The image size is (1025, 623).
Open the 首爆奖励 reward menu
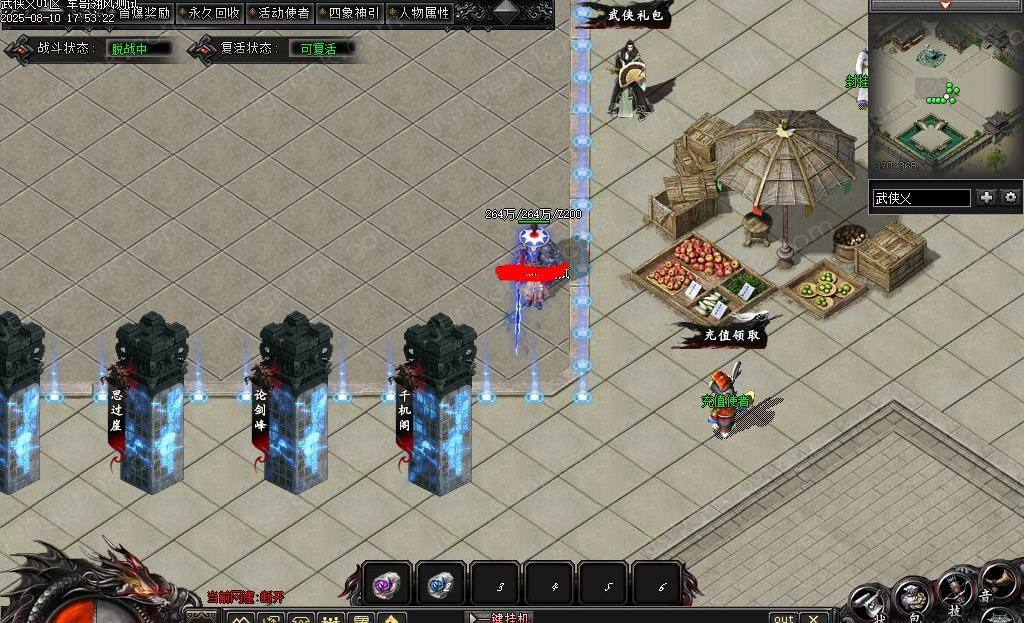click(143, 13)
